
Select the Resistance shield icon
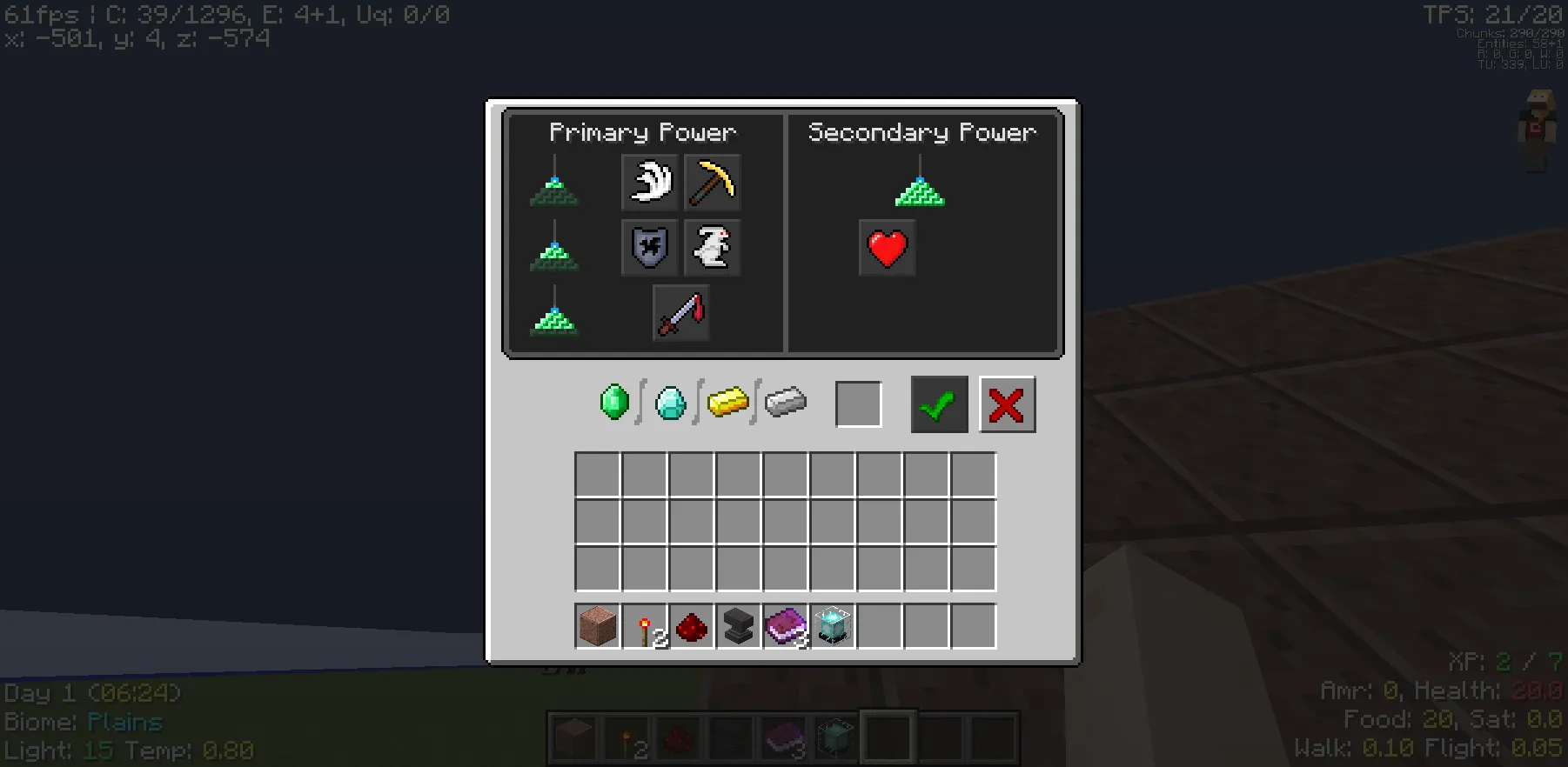[x=649, y=247]
